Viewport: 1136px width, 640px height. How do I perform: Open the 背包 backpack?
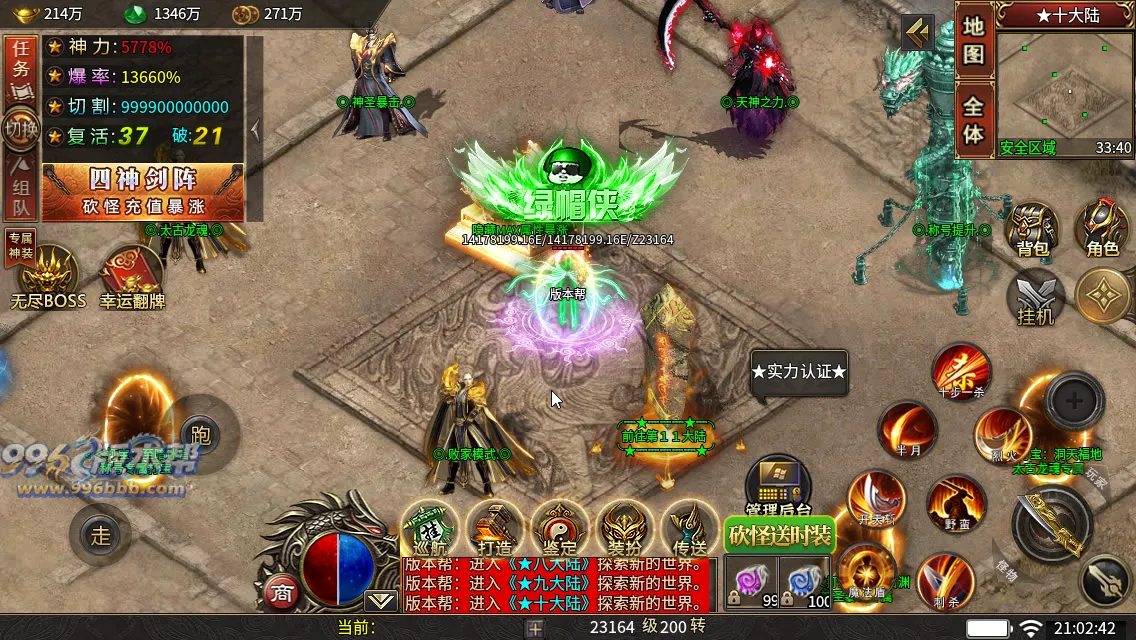tap(1032, 228)
